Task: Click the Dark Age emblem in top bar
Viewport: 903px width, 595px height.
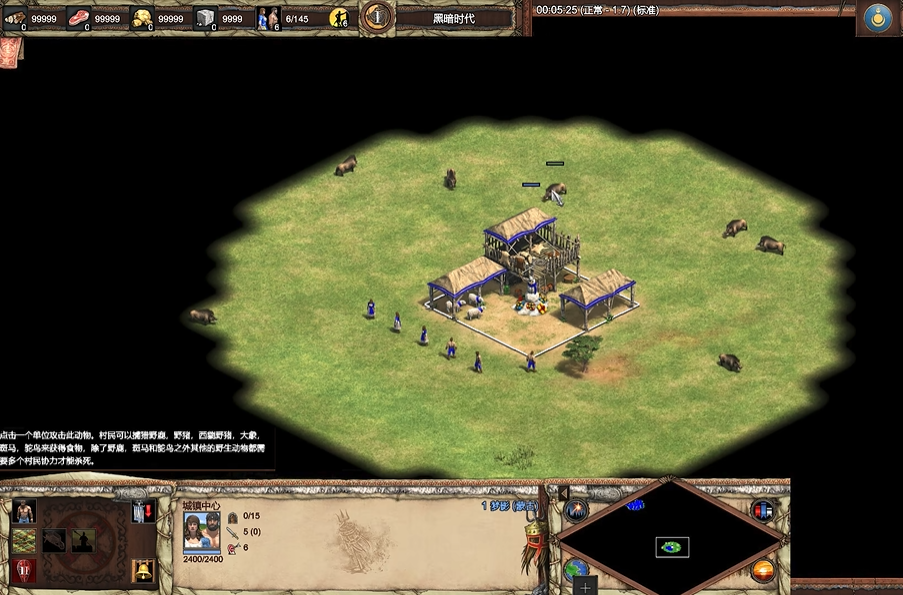Action: pyautogui.click(x=376, y=17)
